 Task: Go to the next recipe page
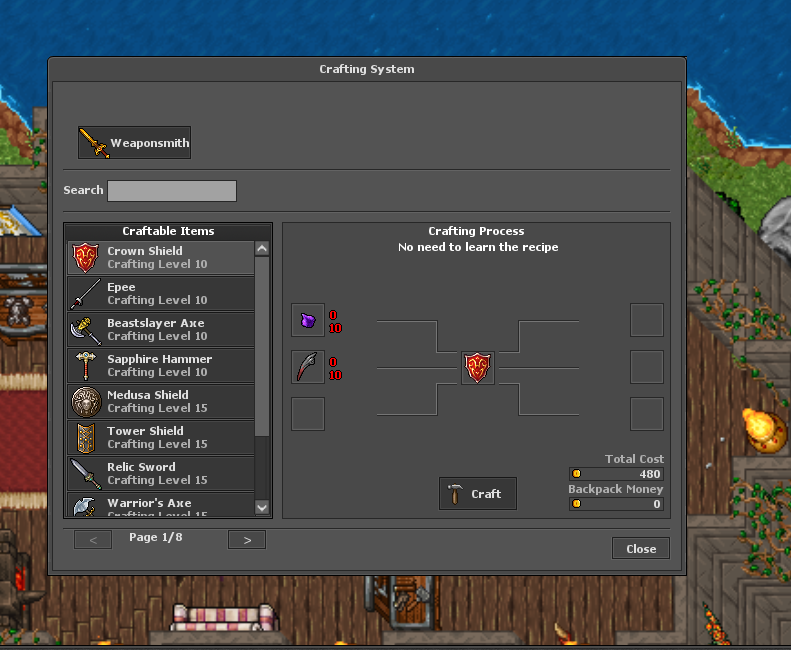tap(247, 540)
